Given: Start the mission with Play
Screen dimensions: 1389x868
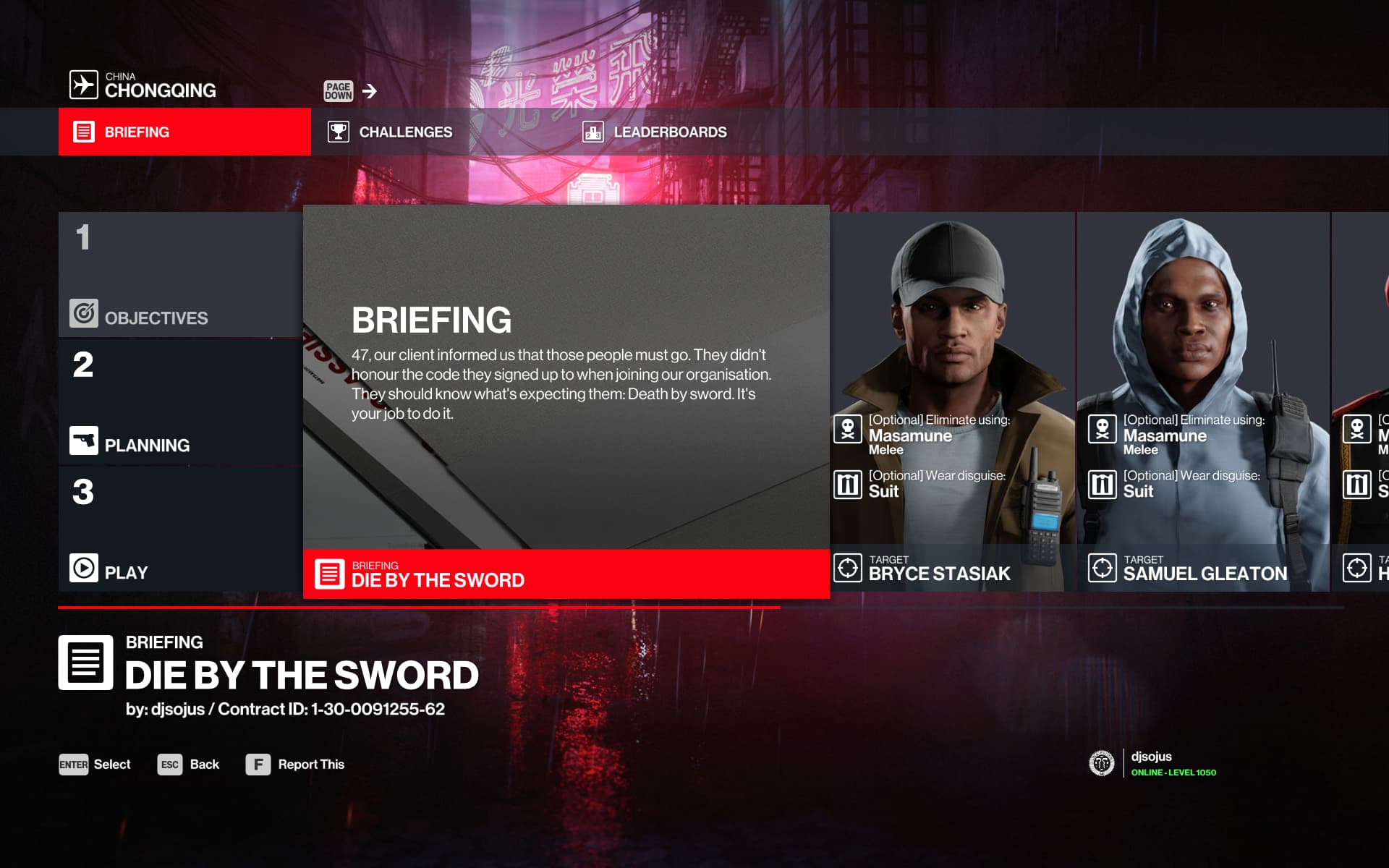Looking at the screenshot, I should pos(180,529).
